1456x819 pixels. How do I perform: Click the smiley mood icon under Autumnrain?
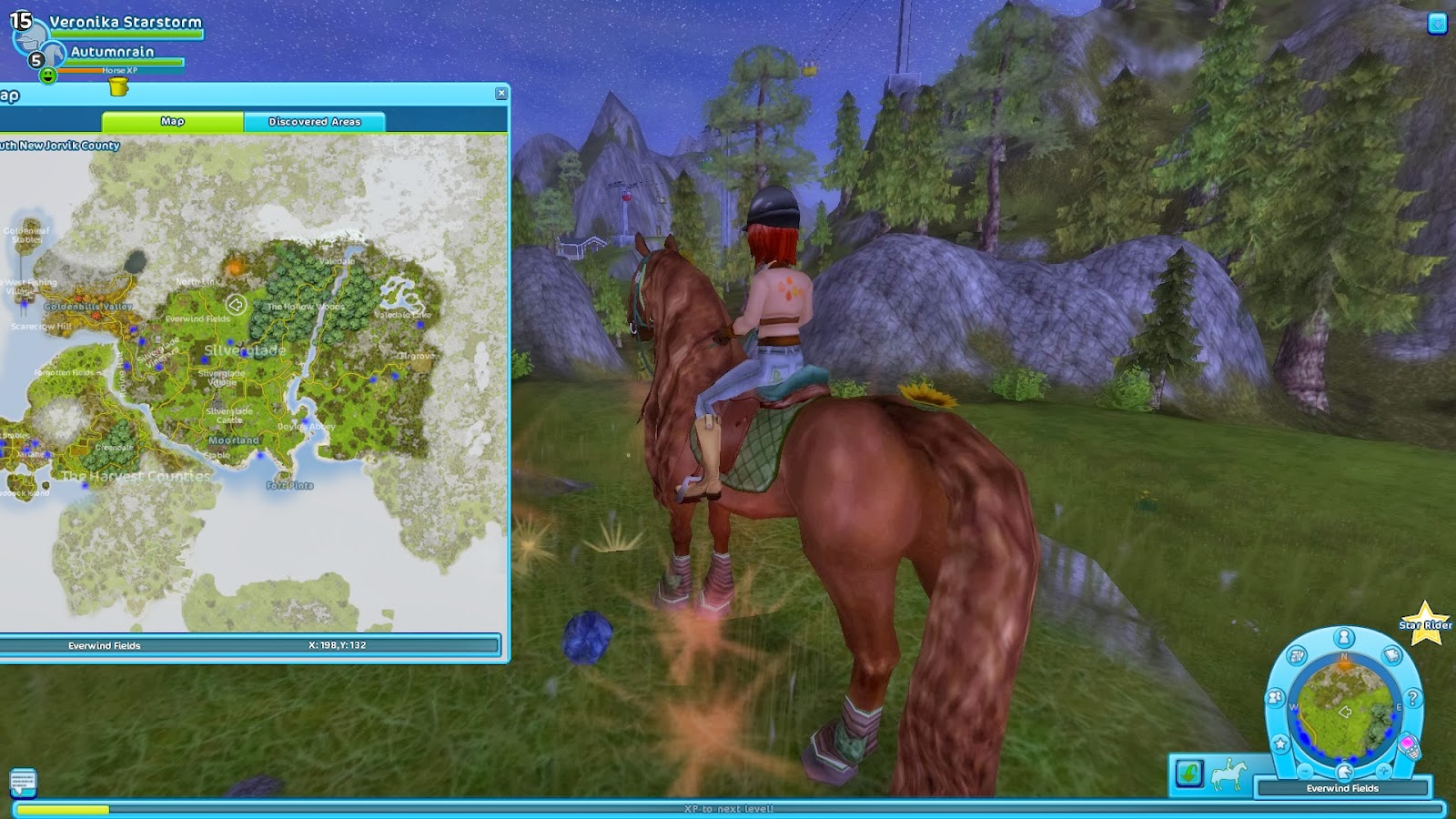49,75
